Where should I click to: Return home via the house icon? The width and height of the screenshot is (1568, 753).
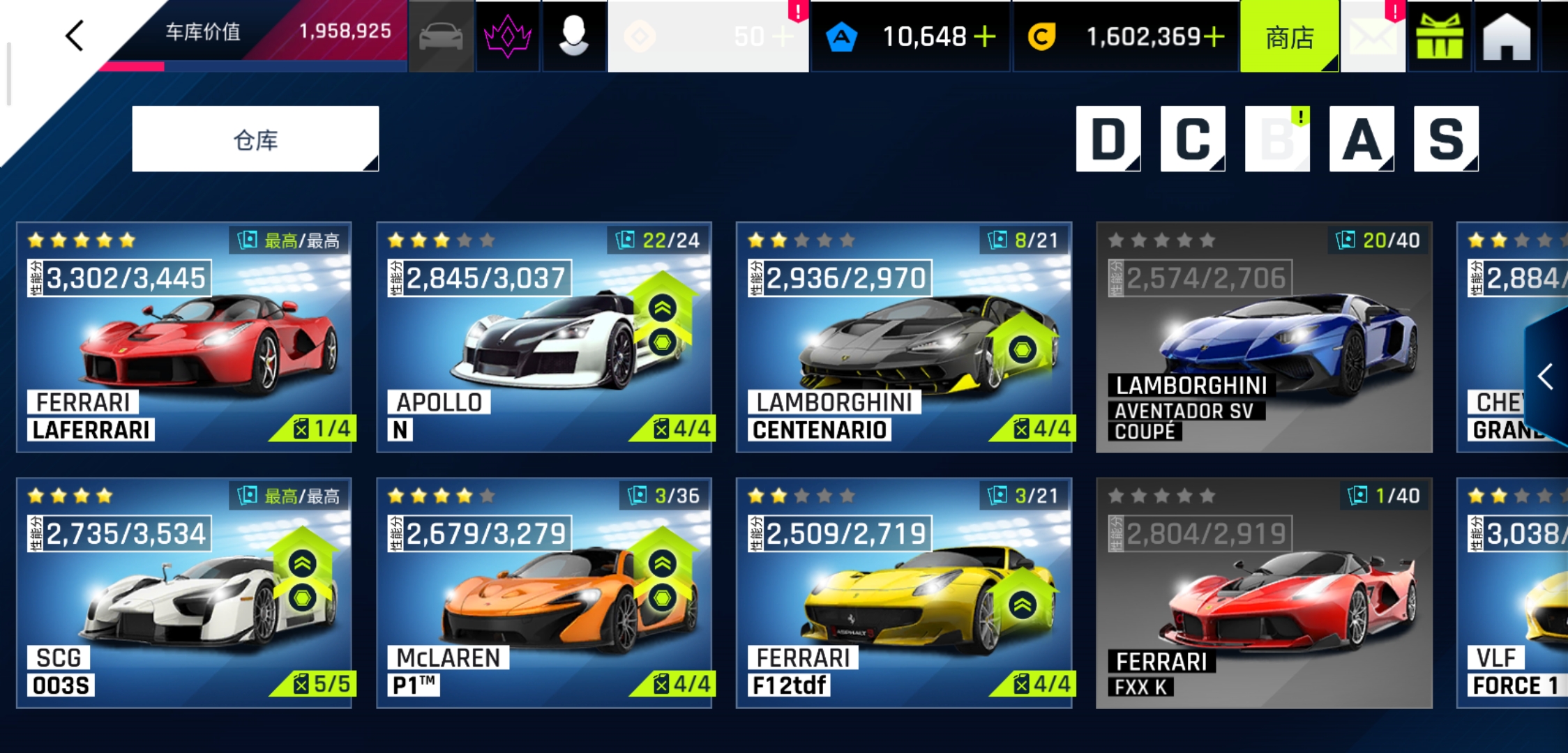point(1506,37)
